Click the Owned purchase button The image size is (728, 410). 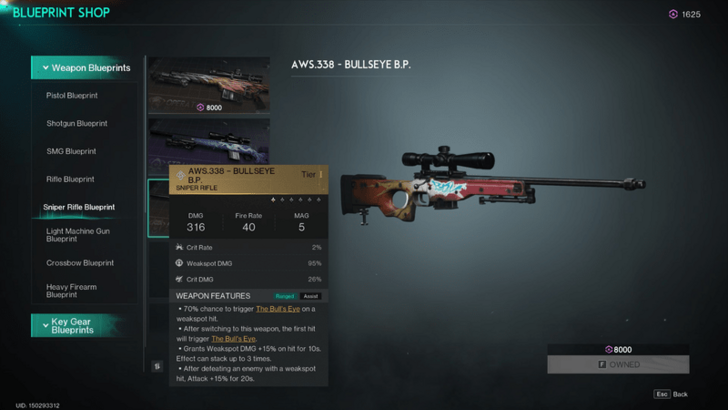[x=618, y=365]
